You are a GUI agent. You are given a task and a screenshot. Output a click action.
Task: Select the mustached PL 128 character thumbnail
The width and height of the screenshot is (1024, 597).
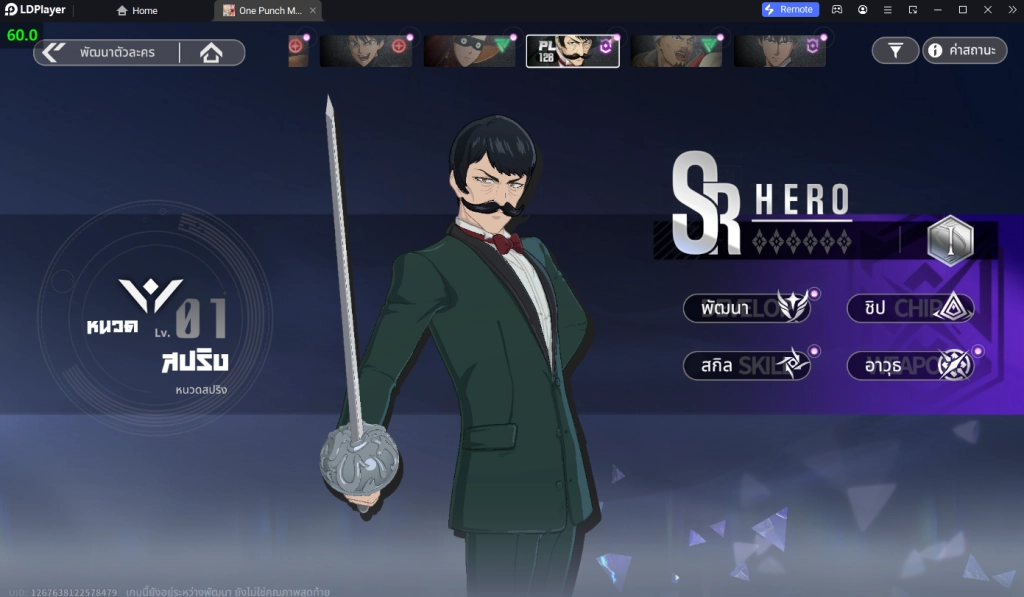(572, 51)
